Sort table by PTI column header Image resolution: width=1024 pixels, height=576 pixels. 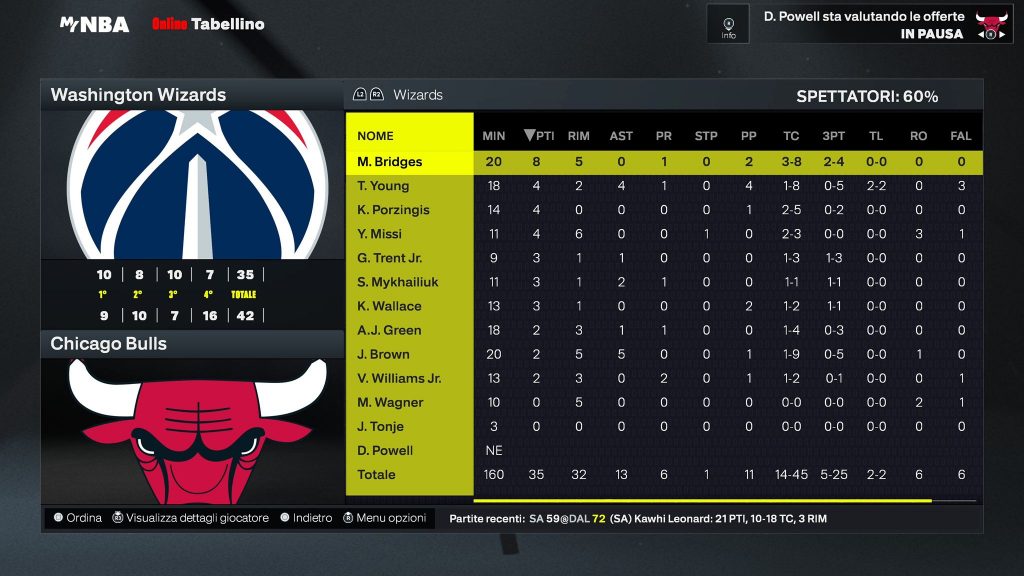click(539, 136)
